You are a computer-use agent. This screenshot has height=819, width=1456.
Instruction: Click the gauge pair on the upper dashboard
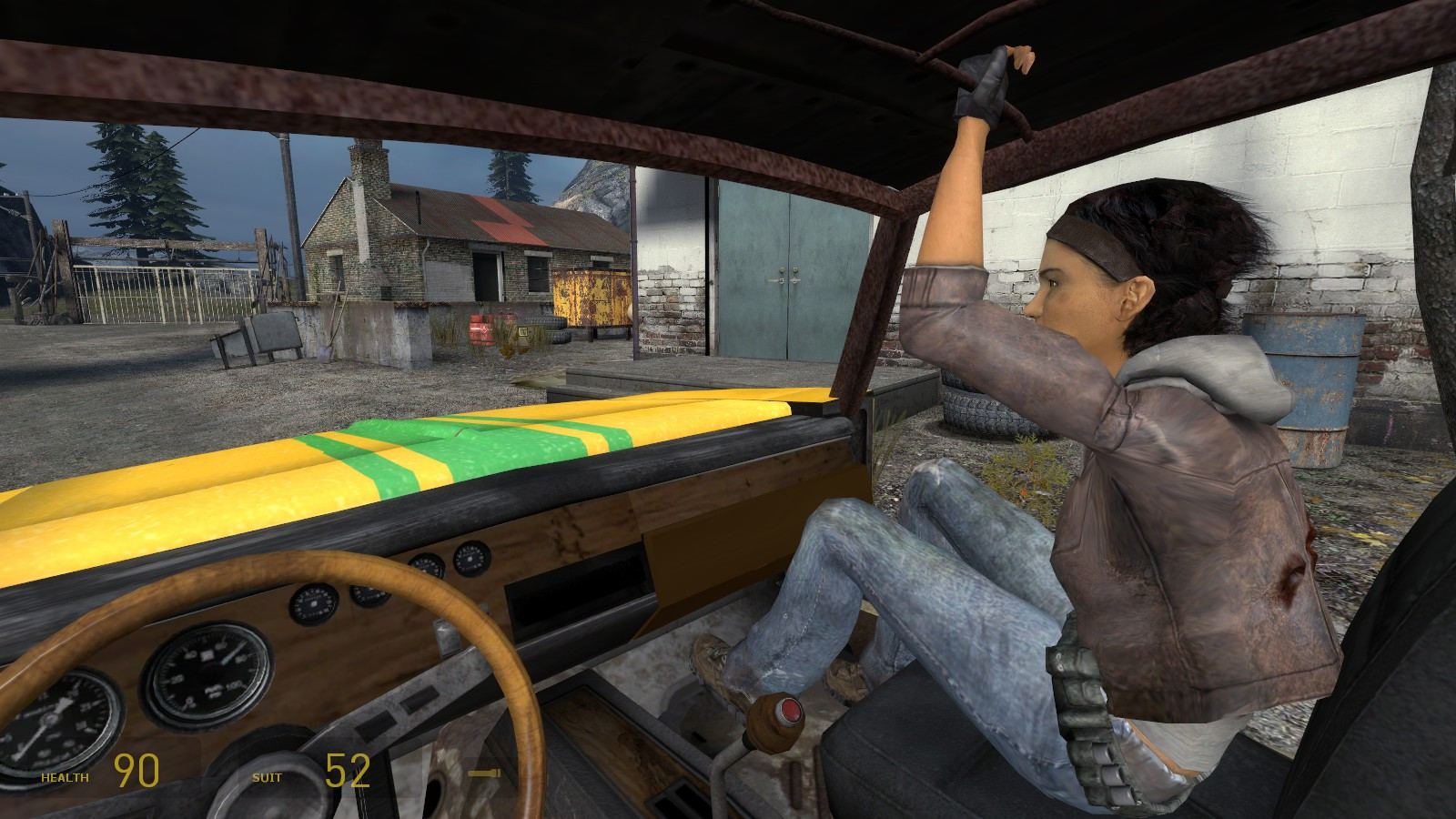[x=449, y=561]
